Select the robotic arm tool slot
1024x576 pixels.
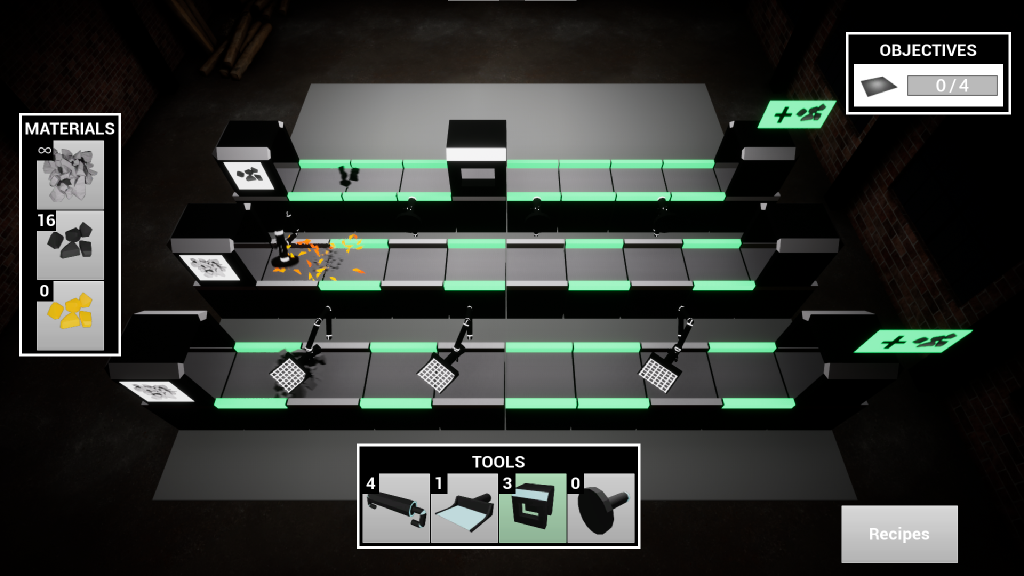coord(396,508)
